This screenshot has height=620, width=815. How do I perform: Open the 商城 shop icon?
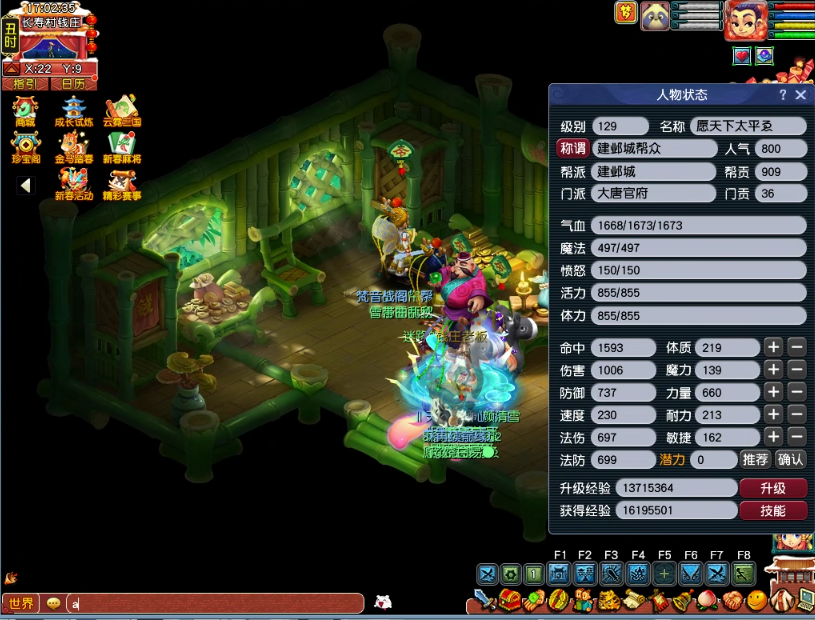[25, 110]
